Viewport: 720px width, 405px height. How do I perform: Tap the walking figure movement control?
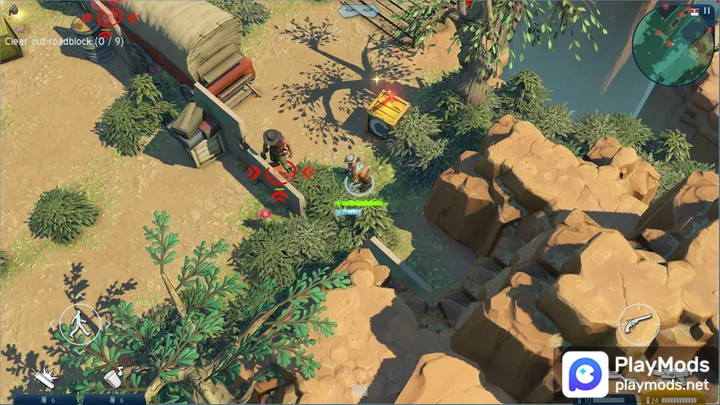[79, 323]
